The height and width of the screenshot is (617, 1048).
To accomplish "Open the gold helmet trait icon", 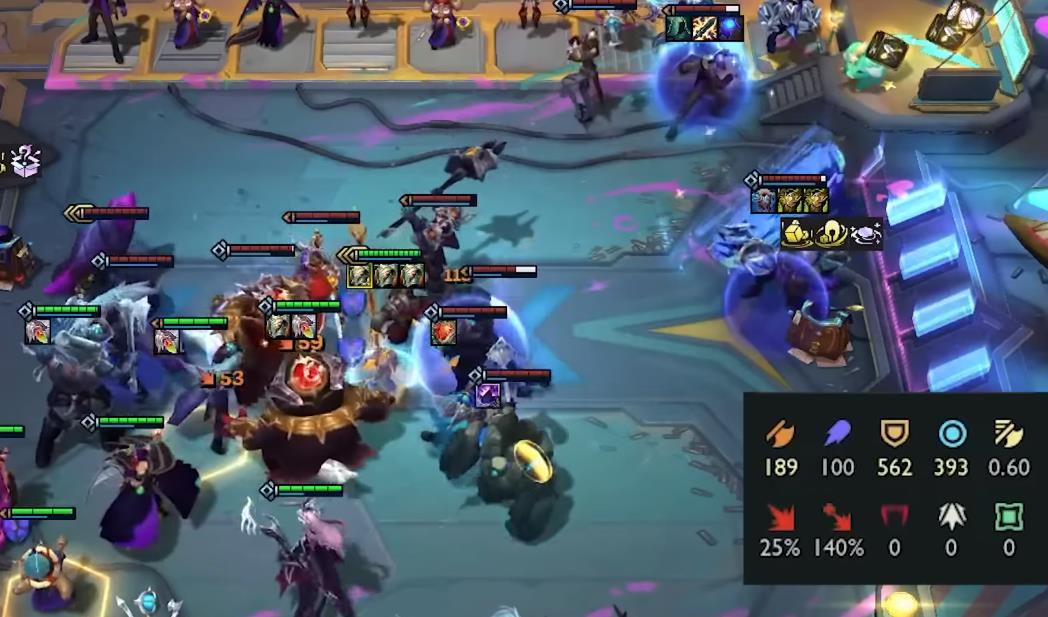I will [831, 234].
